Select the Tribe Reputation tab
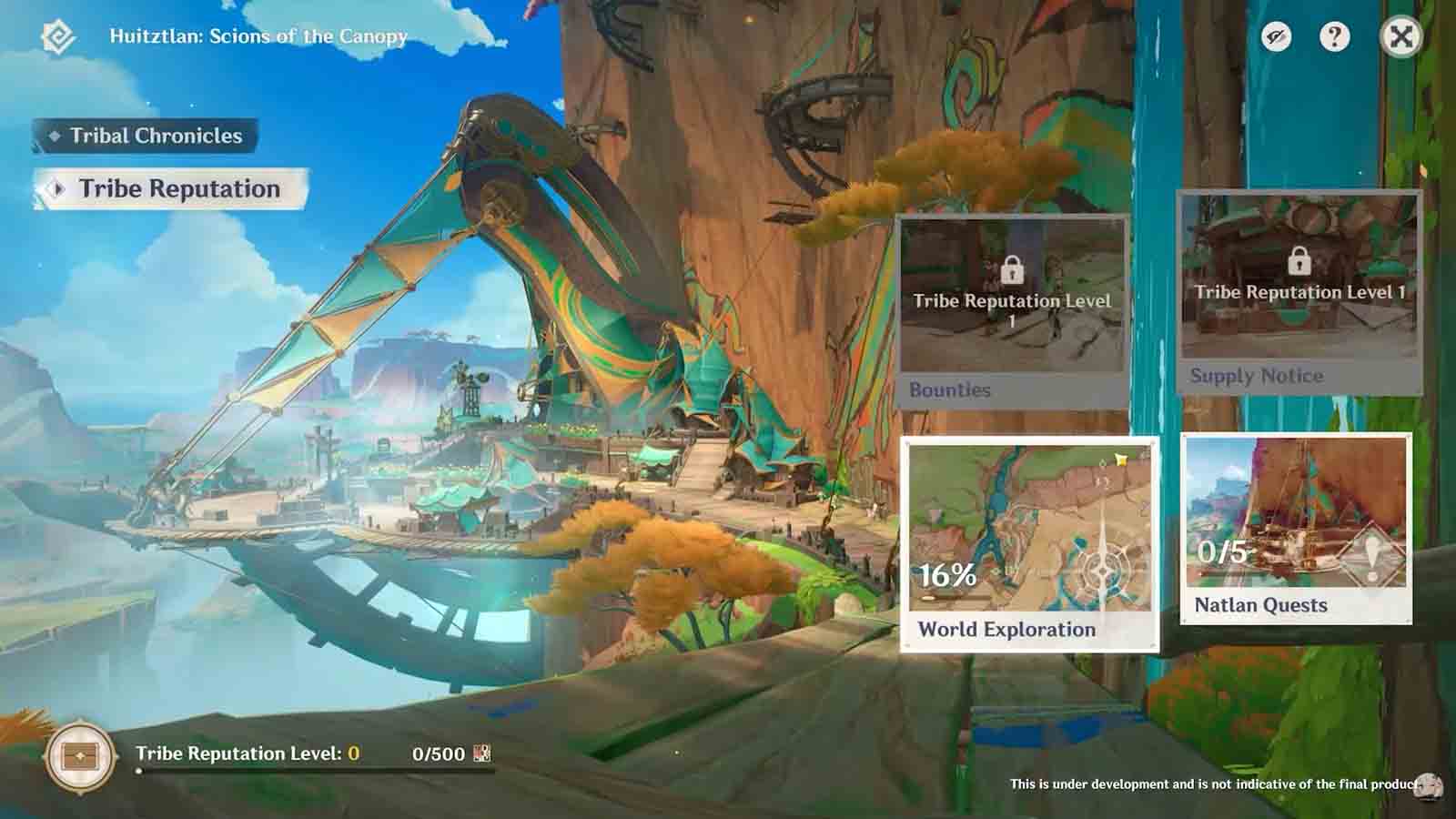Image resolution: width=1456 pixels, height=819 pixels. (171, 189)
